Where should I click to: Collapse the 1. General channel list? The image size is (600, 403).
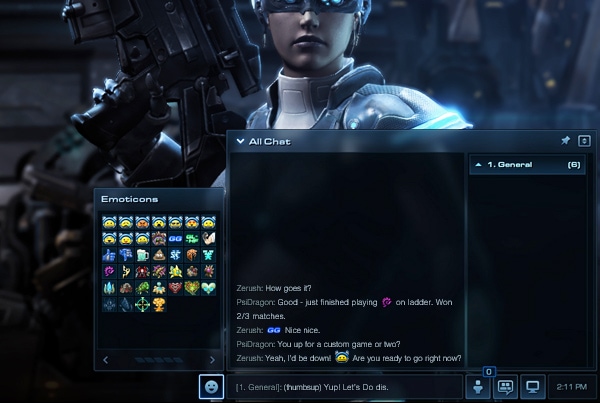click(477, 164)
